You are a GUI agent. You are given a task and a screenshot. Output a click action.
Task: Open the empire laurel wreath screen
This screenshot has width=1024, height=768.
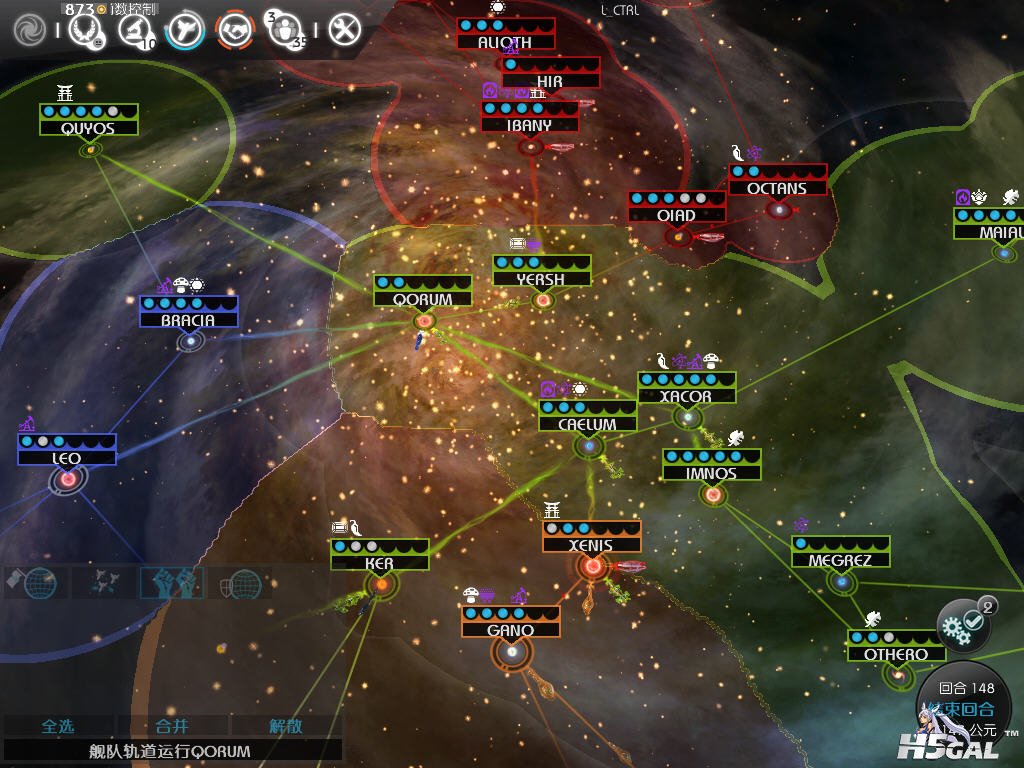83,29
